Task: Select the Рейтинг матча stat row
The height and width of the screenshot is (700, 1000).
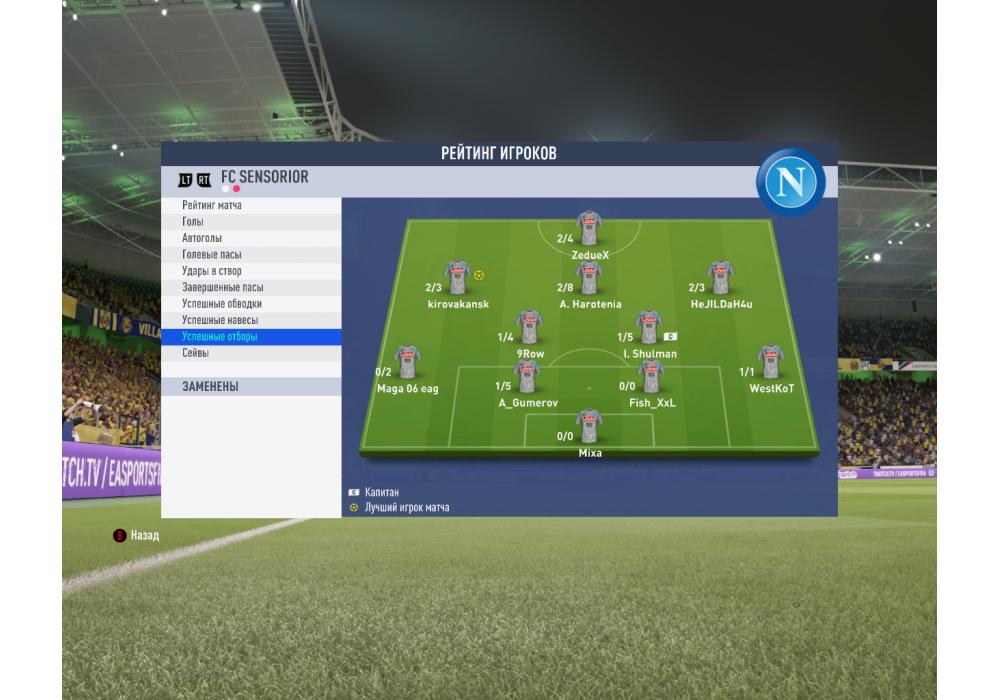Action: coord(250,205)
